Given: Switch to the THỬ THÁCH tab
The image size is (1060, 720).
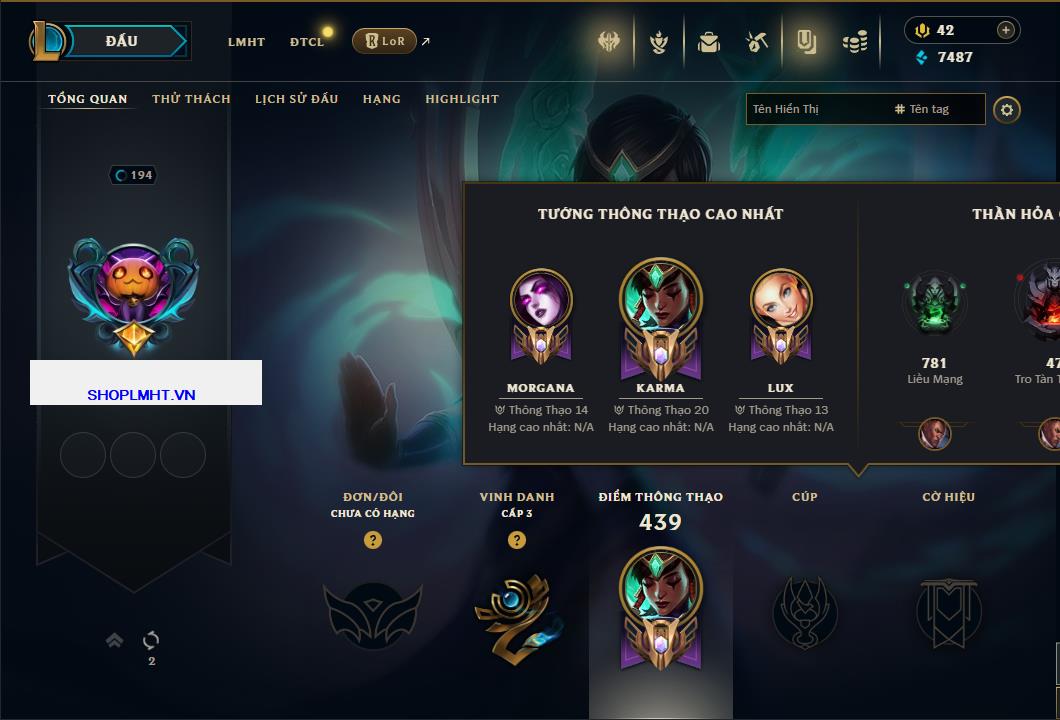Looking at the screenshot, I should (191, 99).
